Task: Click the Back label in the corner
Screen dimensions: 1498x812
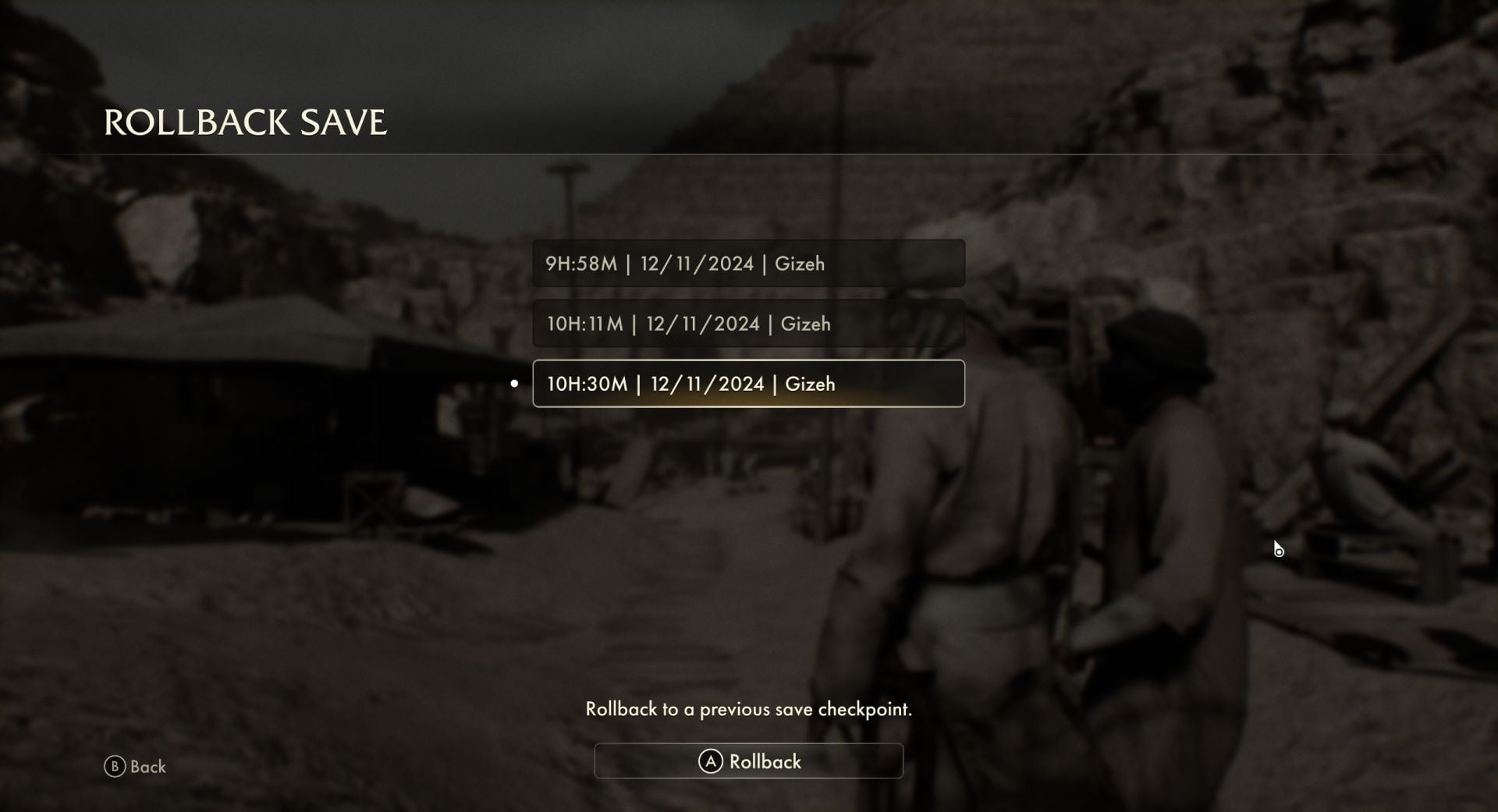Action: [x=148, y=767]
